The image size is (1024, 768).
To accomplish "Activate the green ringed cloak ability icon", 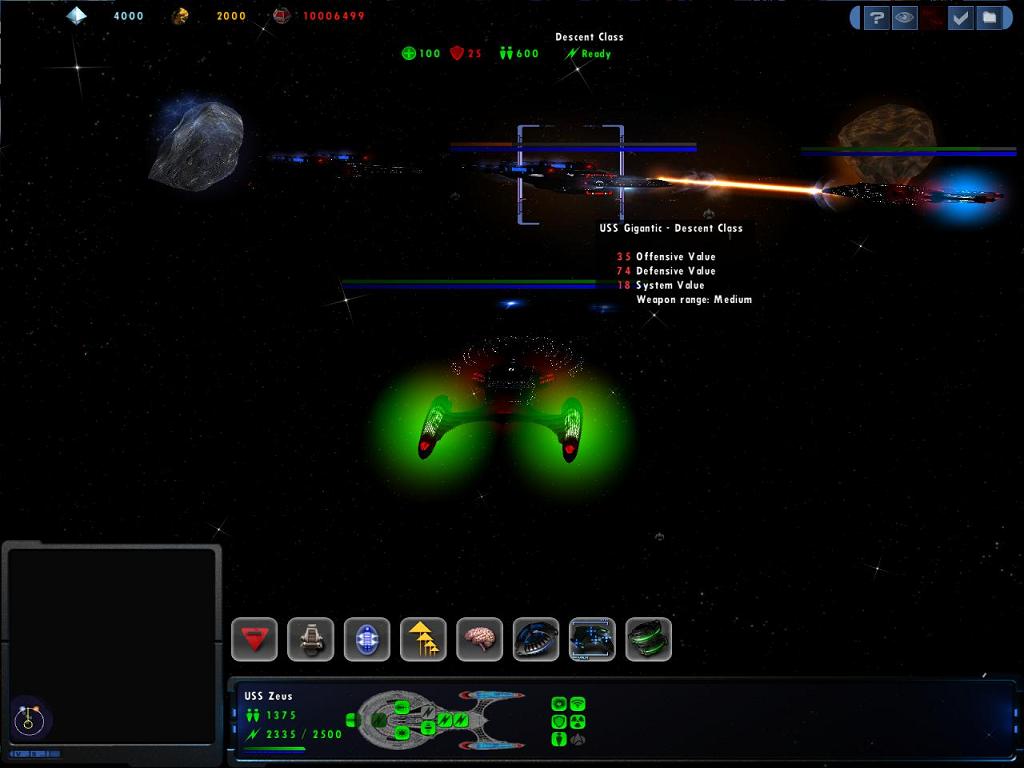I will (x=648, y=639).
